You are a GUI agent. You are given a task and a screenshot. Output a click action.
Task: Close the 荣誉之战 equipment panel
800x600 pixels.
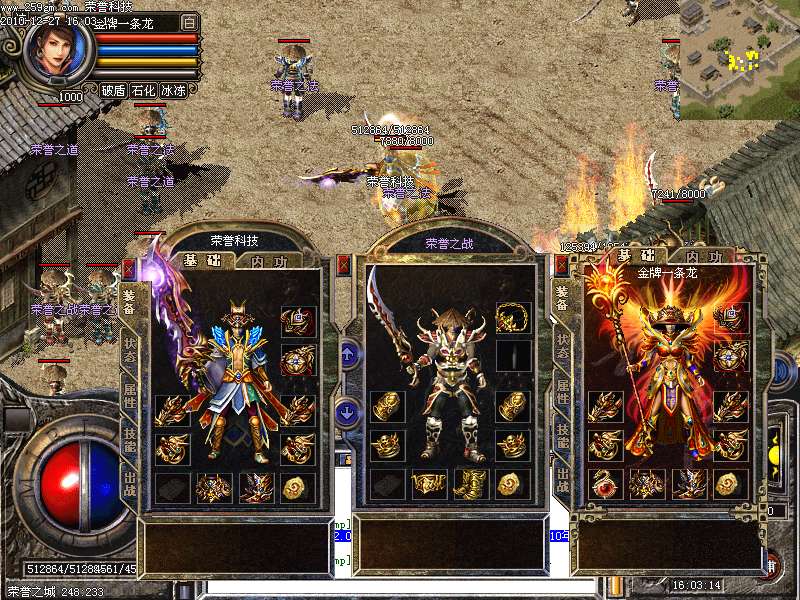pyautogui.click(x=344, y=265)
